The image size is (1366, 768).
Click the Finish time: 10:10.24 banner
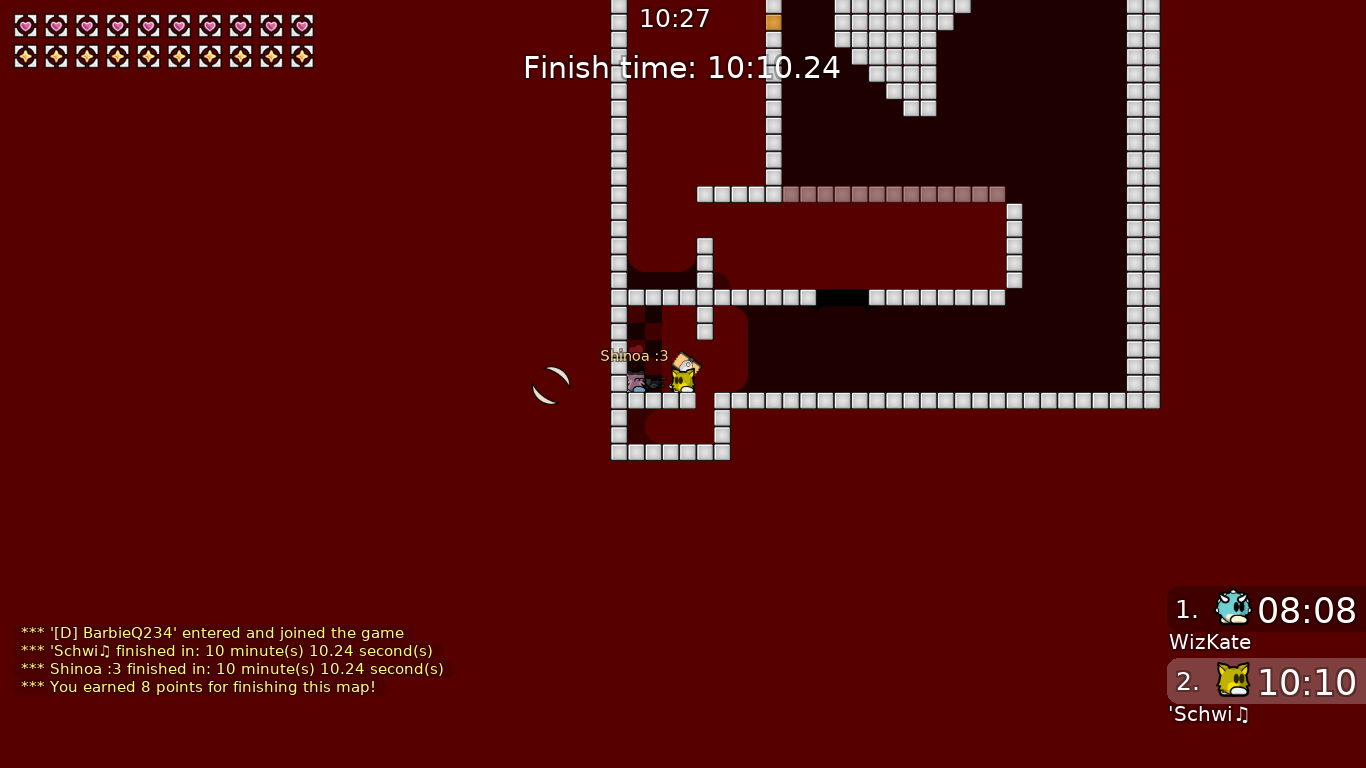pos(682,68)
